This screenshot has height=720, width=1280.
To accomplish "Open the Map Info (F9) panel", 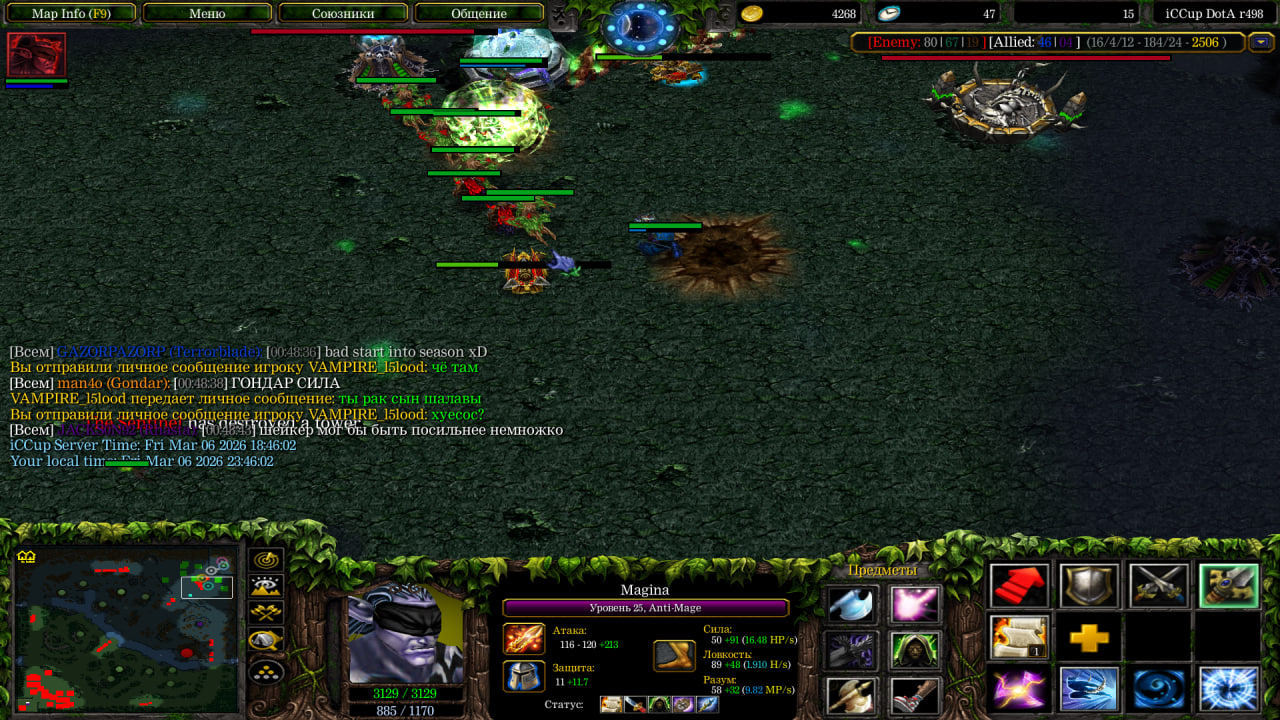I will (x=71, y=13).
